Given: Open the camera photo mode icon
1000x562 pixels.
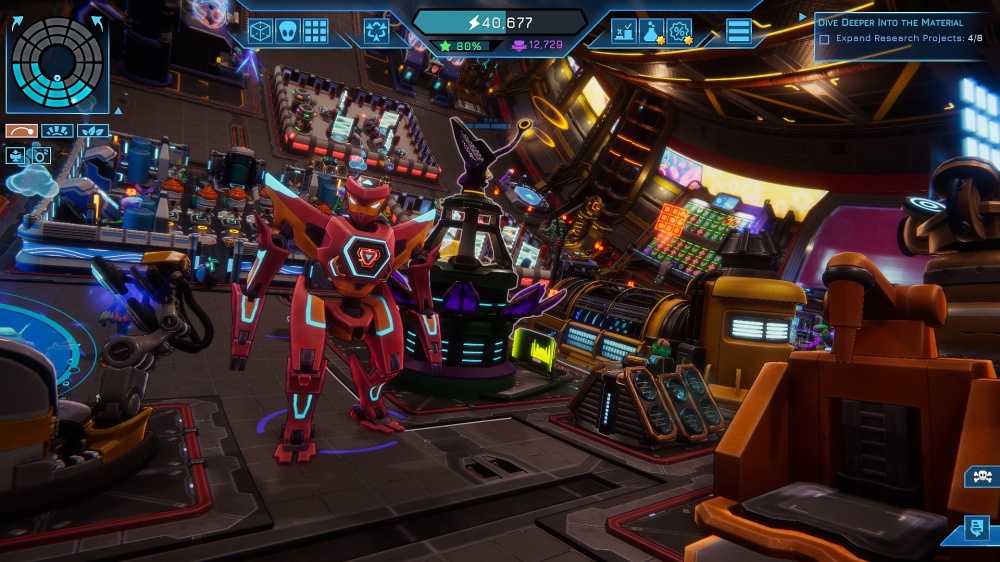Looking at the screenshot, I should [x=40, y=155].
